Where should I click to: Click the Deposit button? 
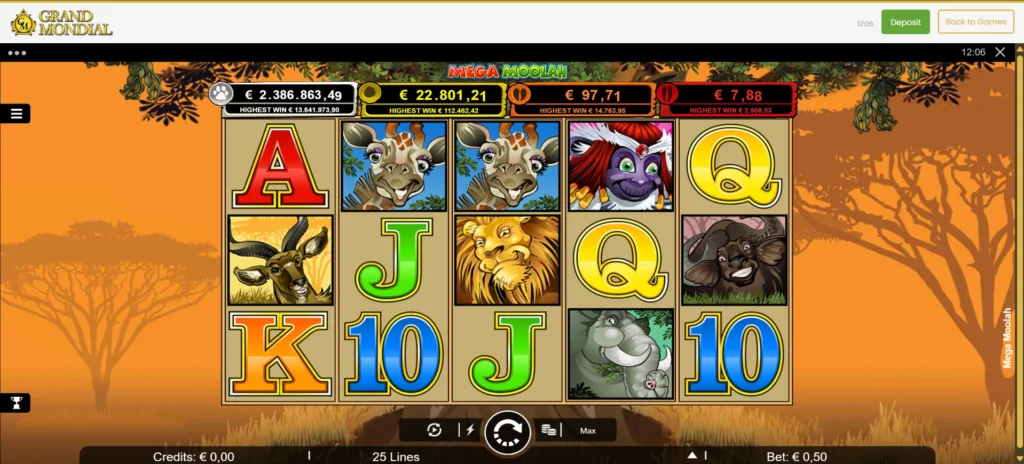pyautogui.click(x=905, y=22)
